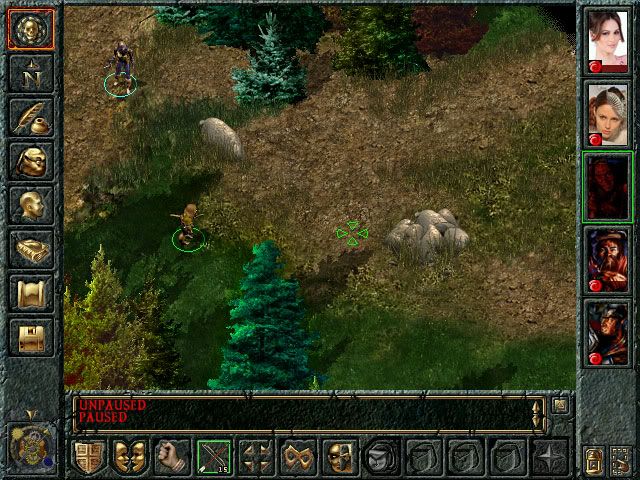Viewport: 640px width, 480px height.
Task: Click the two-masks dialogue action button
Action: tap(130, 457)
